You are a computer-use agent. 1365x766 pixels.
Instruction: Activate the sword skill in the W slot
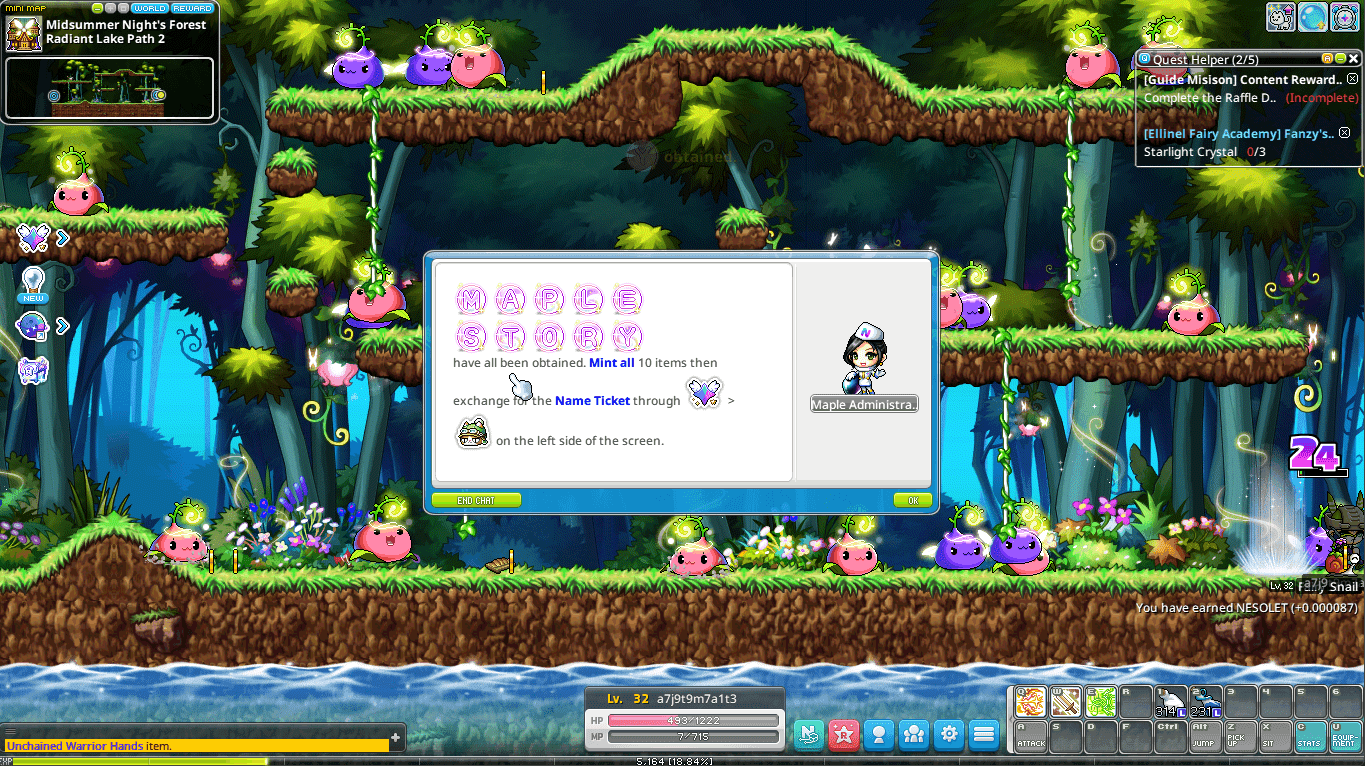coord(1065,701)
